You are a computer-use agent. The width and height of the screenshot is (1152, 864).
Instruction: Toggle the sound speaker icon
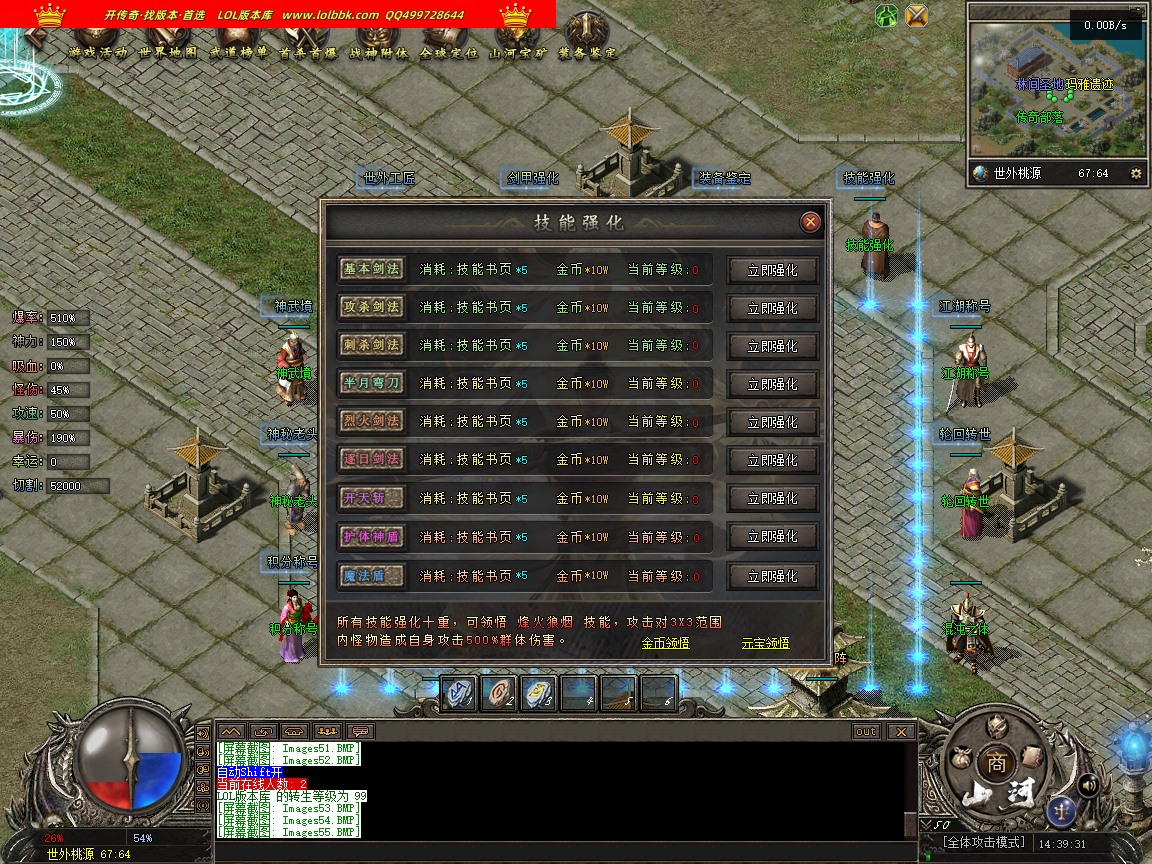click(x=1088, y=785)
